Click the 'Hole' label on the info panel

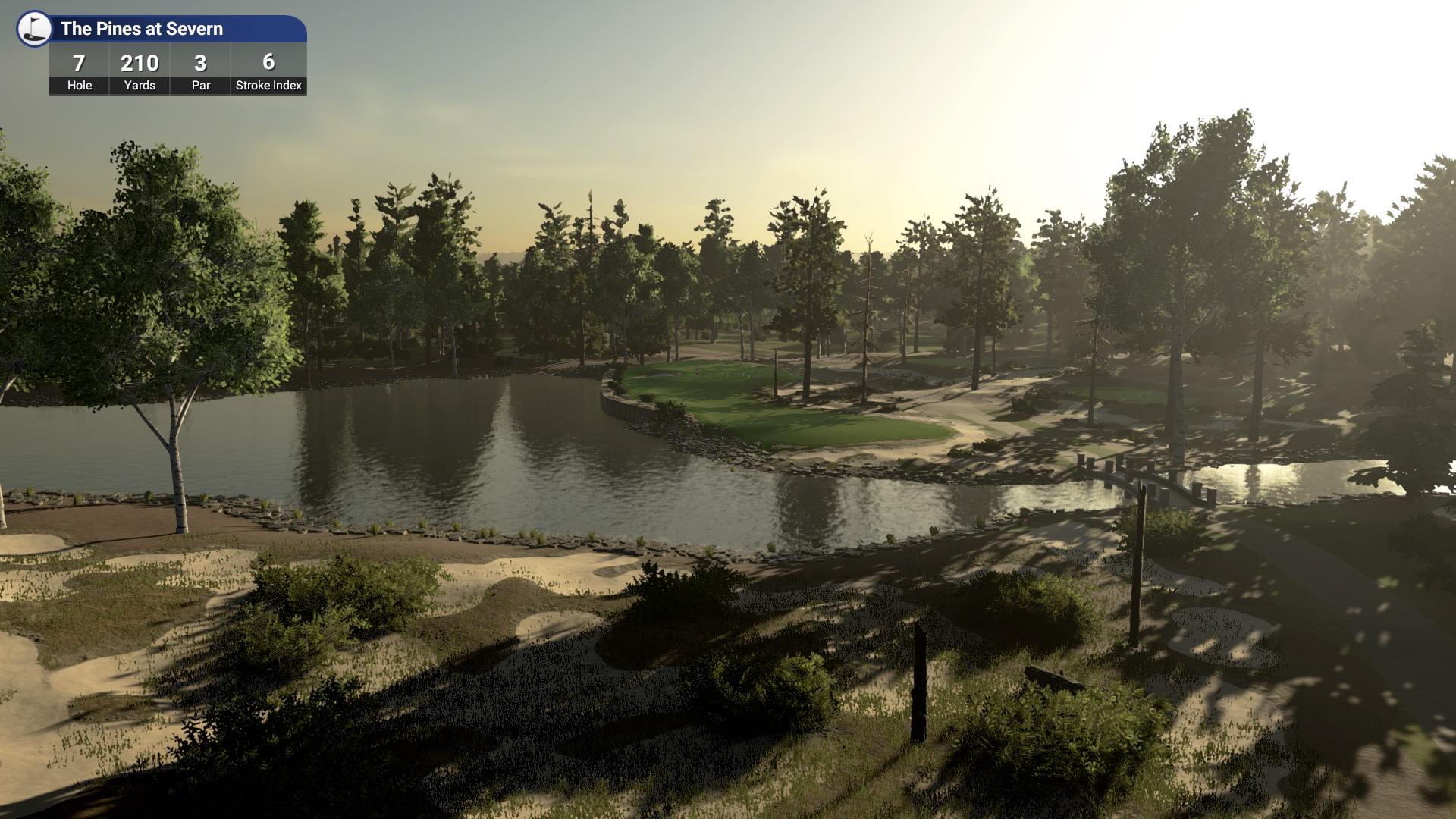[x=78, y=86]
